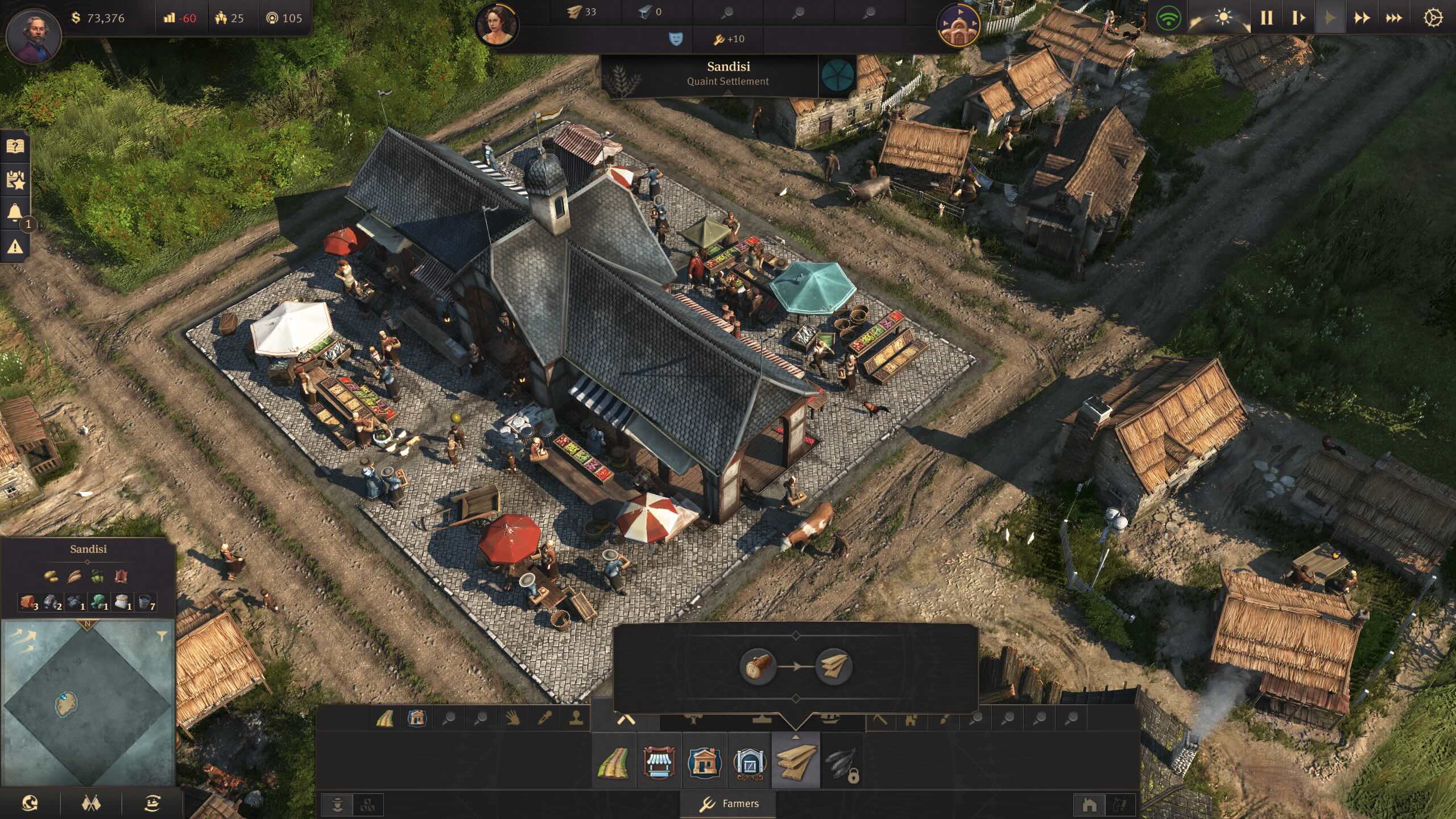Image resolution: width=1456 pixels, height=819 pixels.
Task: Click the Farmers tab at bottom center
Action: pyautogui.click(x=729, y=804)
